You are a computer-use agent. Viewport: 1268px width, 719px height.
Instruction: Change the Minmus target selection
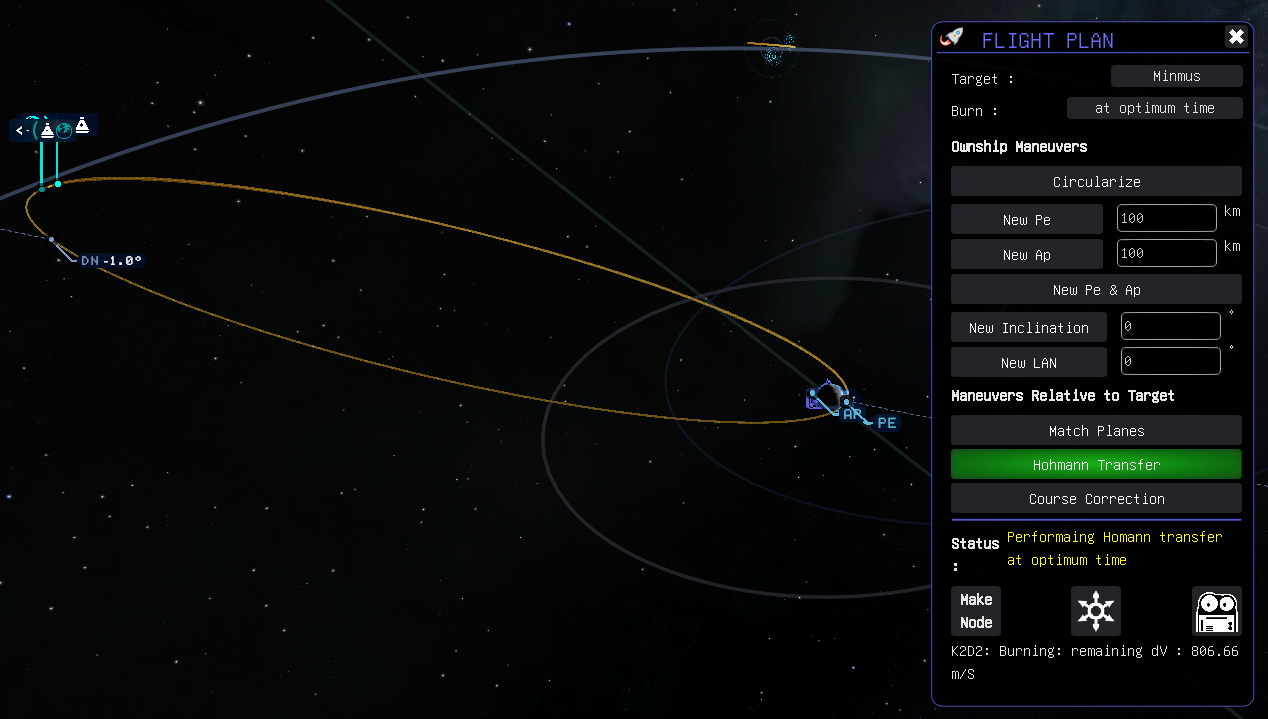(1176, 76)
